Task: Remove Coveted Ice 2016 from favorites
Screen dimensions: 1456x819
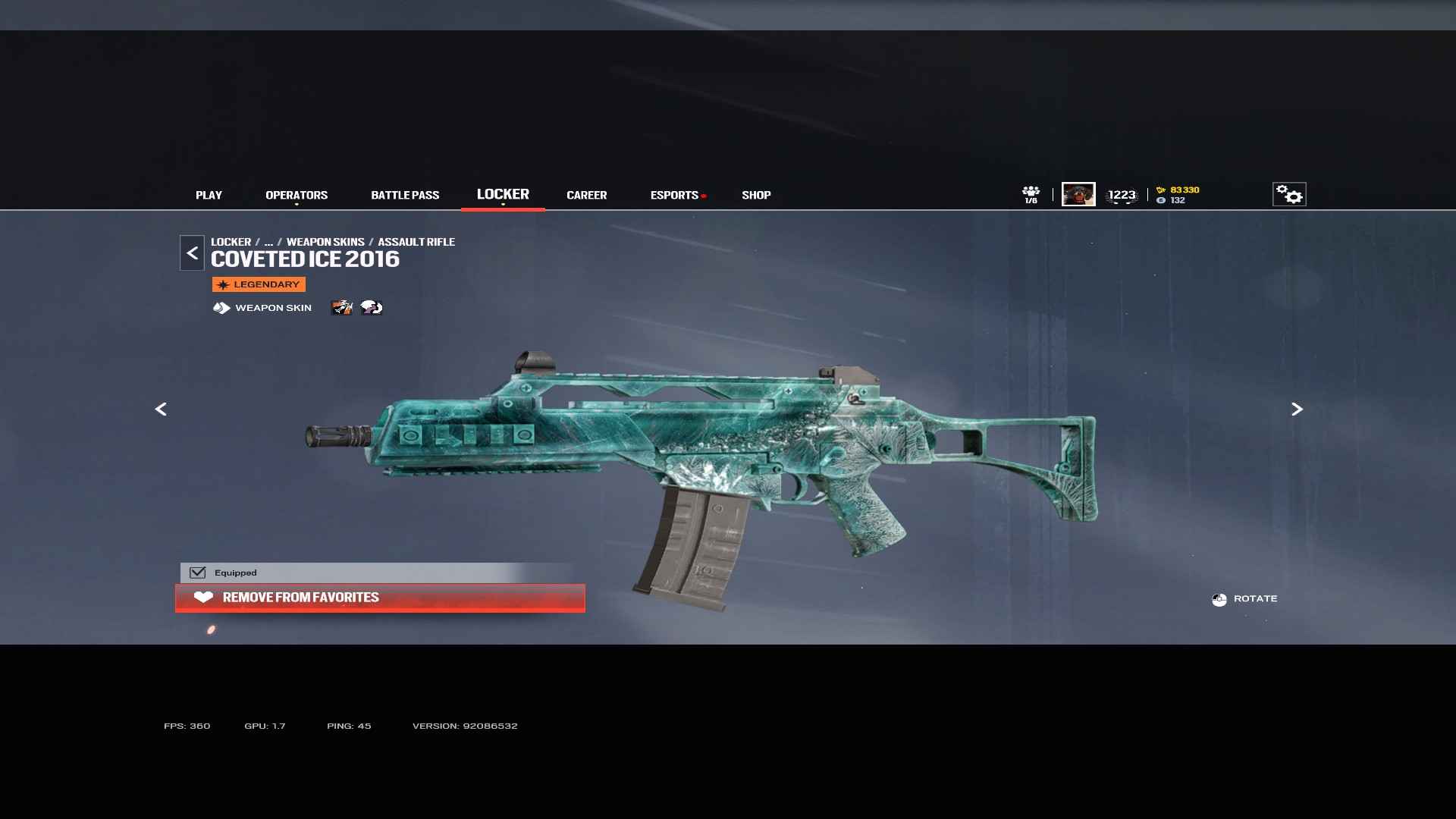Action: (x=380, y=598)
